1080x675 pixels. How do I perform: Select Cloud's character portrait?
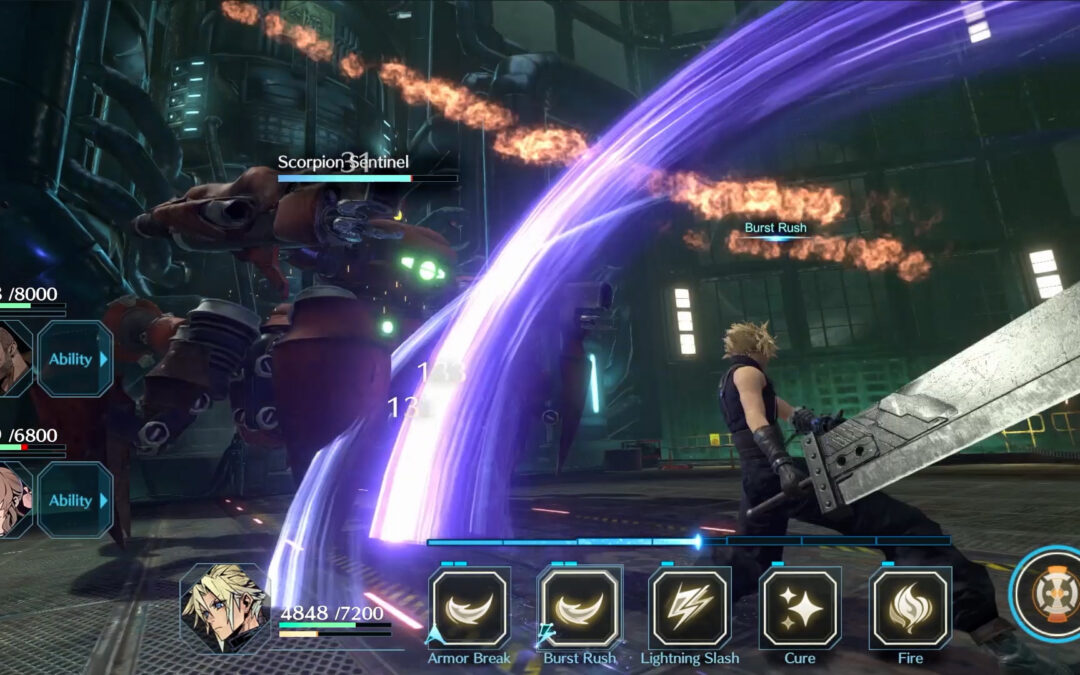pos(225,606)
